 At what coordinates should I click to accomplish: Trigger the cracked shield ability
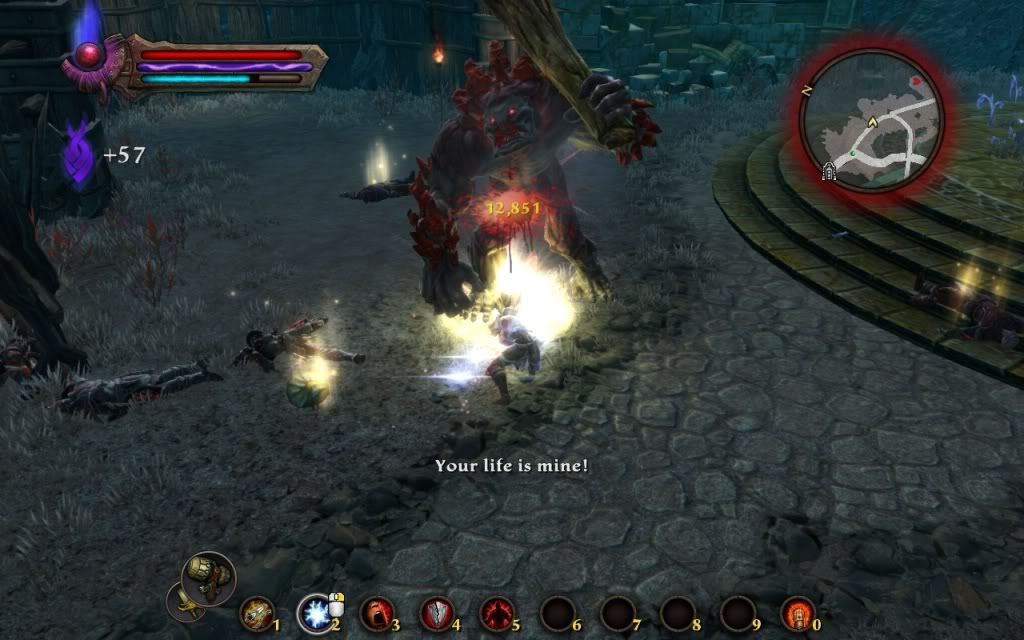[x=437, y=612]
